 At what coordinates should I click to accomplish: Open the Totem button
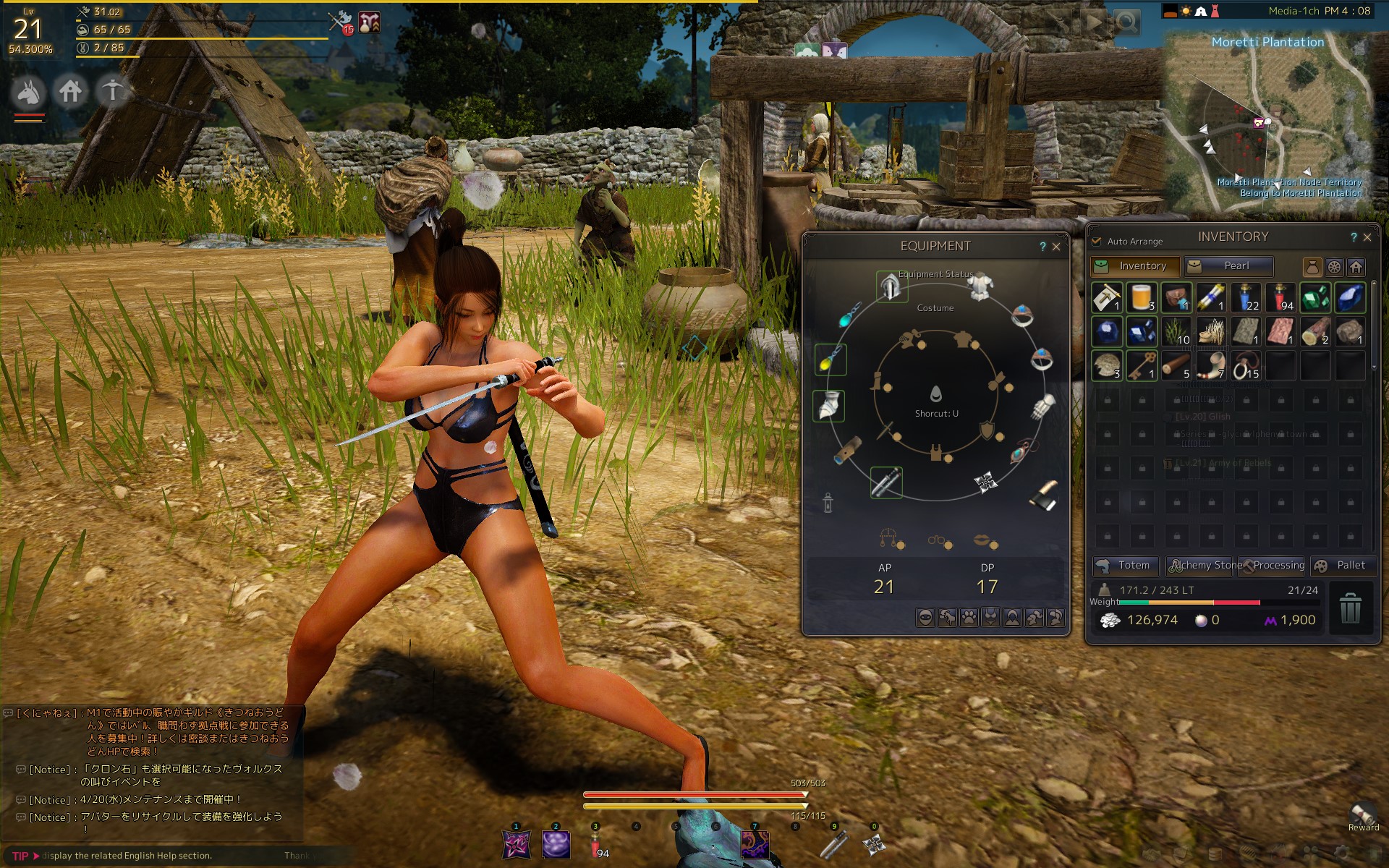tap(1126, 566)
